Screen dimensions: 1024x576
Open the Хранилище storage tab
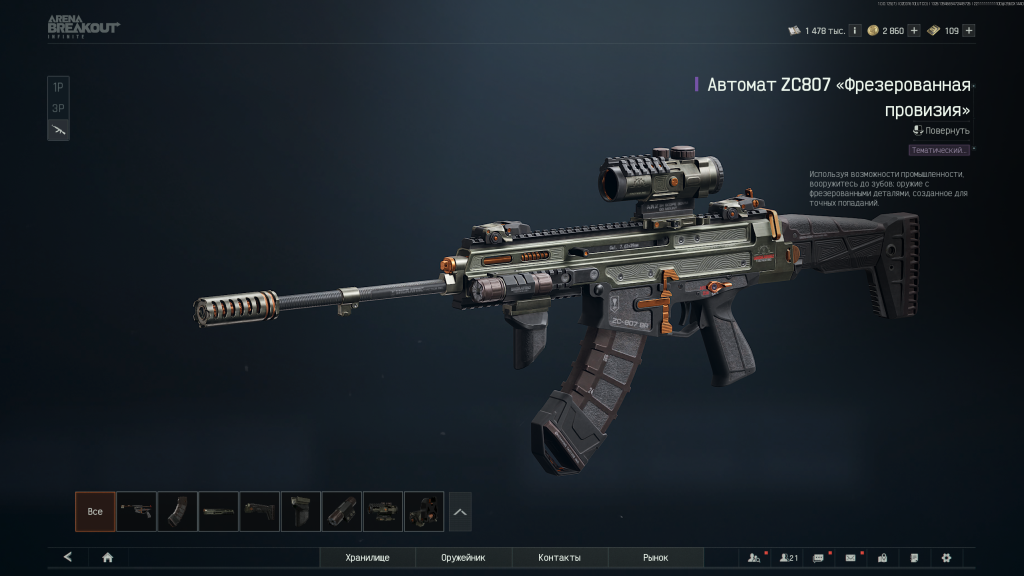tap(367, 557)
